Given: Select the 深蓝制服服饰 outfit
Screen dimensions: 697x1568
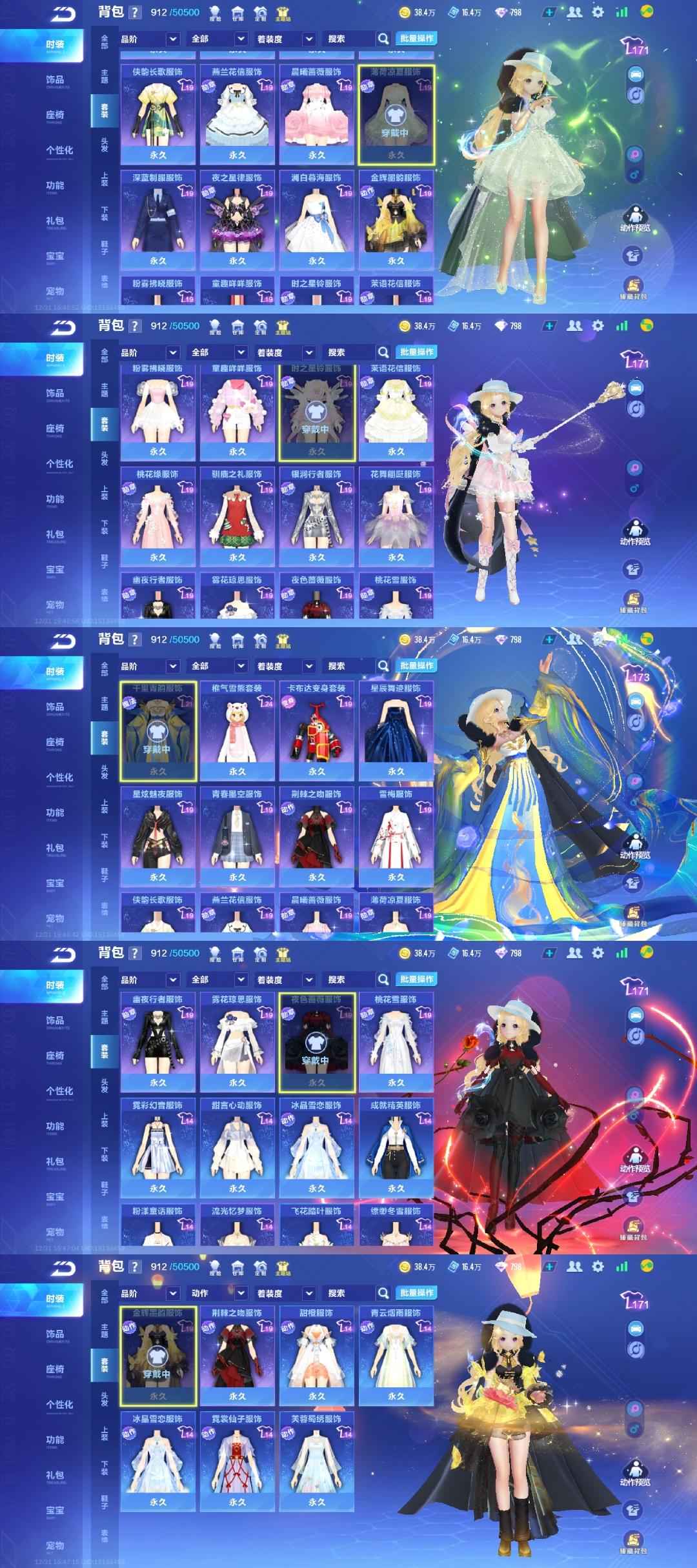Looking at the screenshot, I should 158,219.
